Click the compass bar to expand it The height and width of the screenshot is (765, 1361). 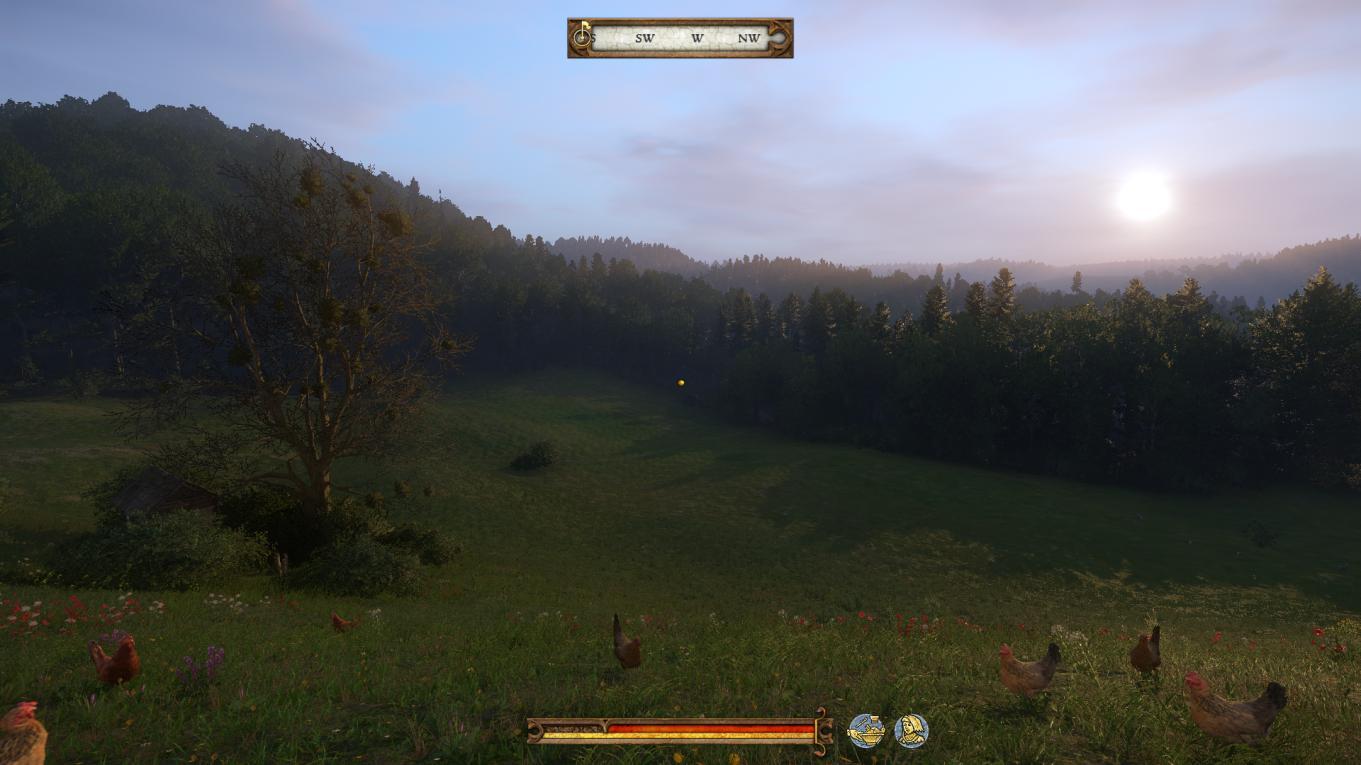coord(680,37)
